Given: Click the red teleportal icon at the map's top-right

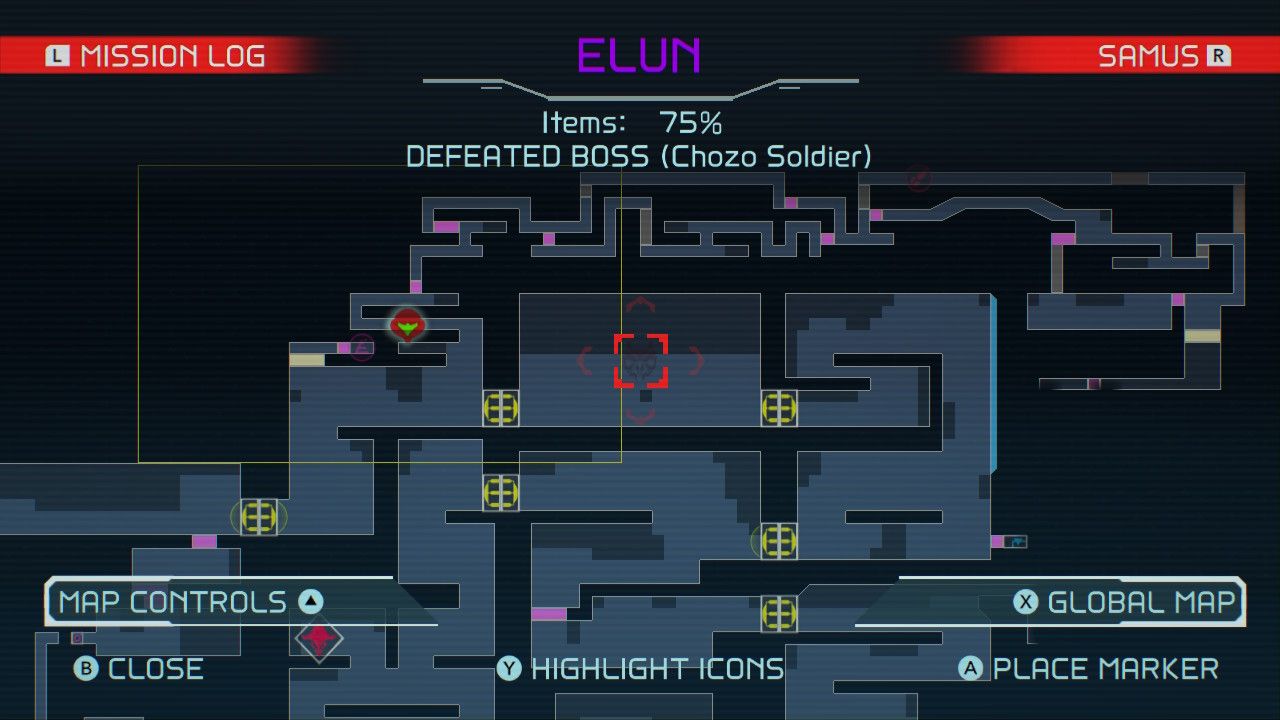Looking at the screenshot, I should tap(917, 180).
